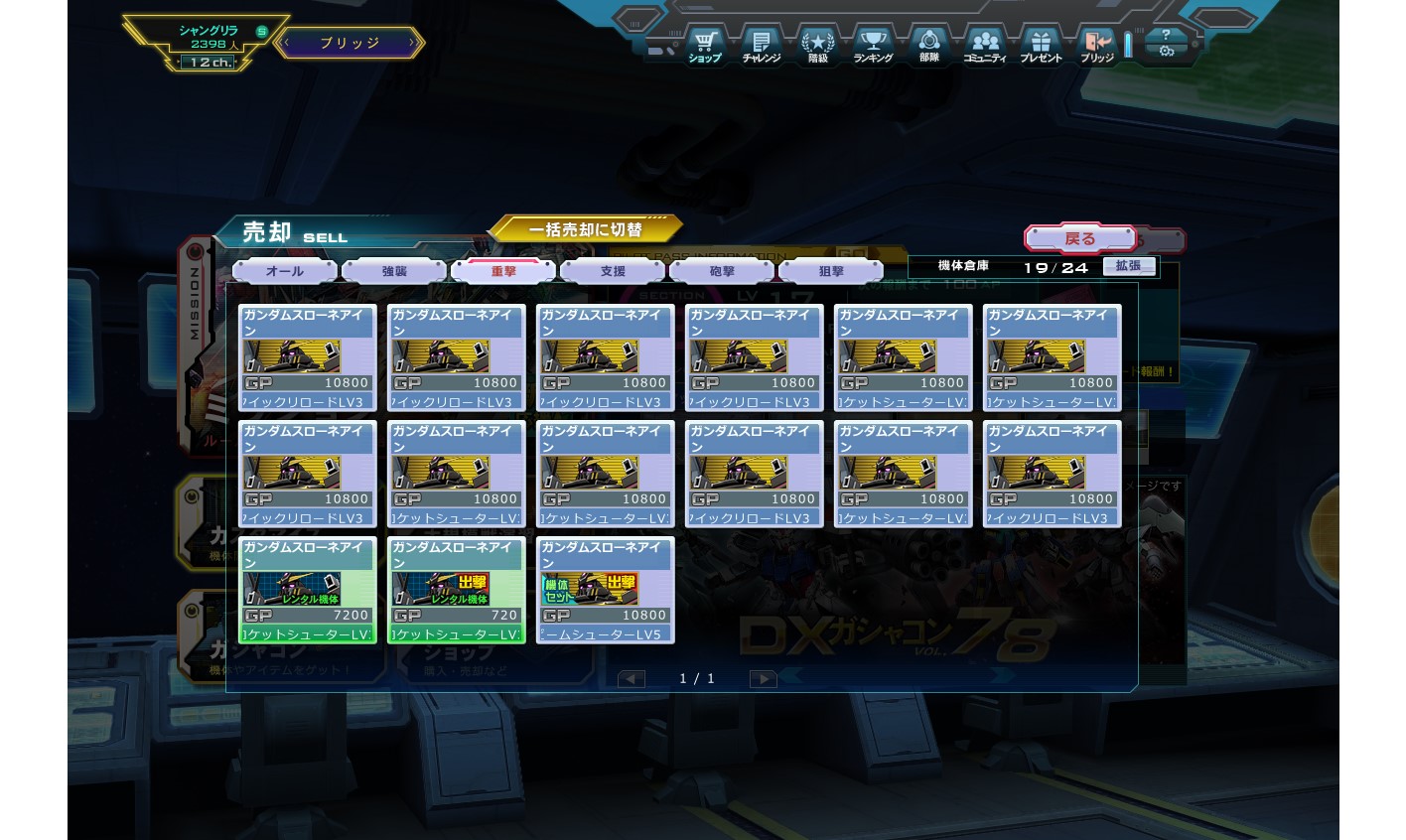The image size is (1406, 840).
Task: Open the コミュニティ community menu
Action: (985, 46)
